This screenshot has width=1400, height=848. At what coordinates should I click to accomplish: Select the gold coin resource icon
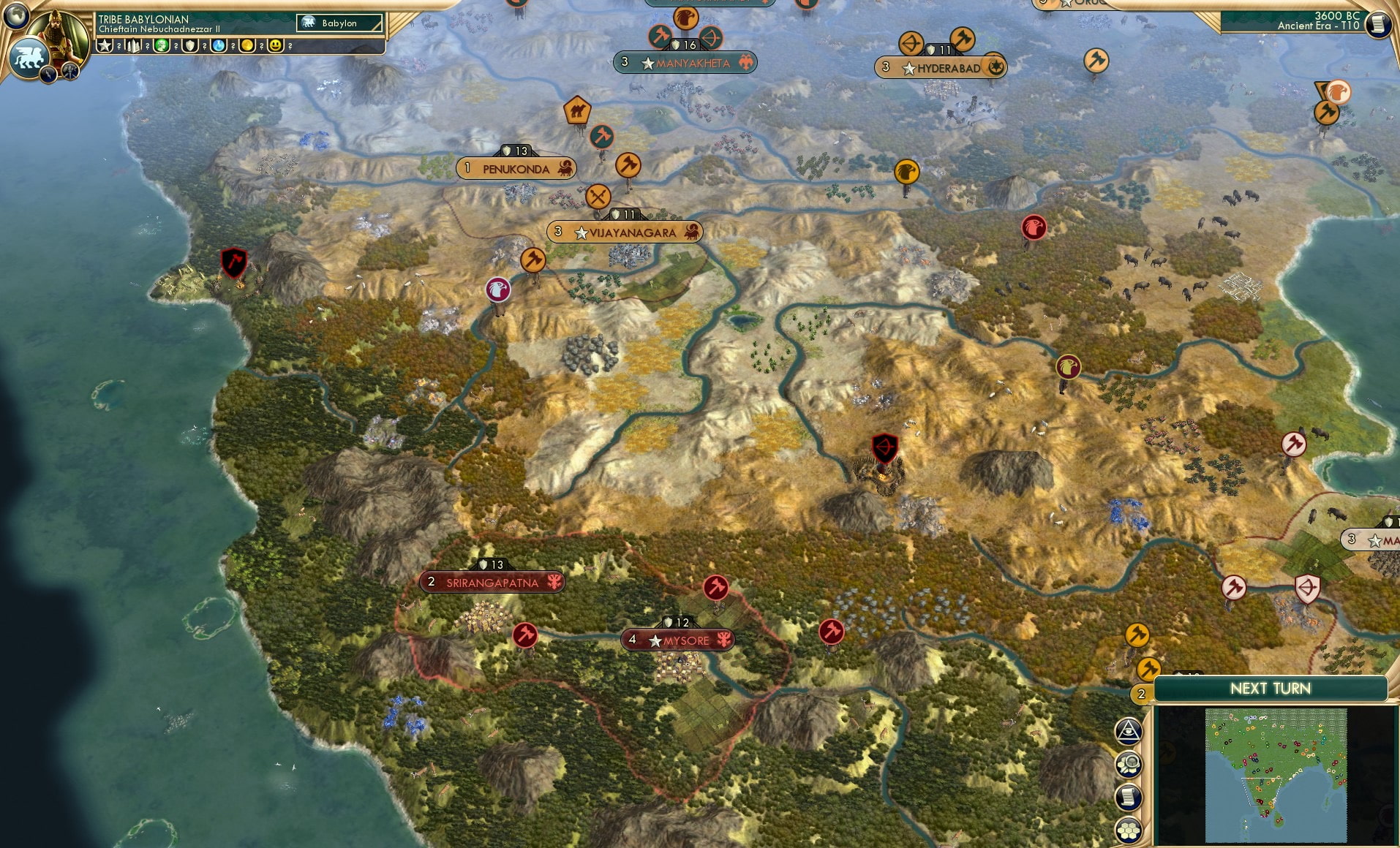[x=247, y=45]
